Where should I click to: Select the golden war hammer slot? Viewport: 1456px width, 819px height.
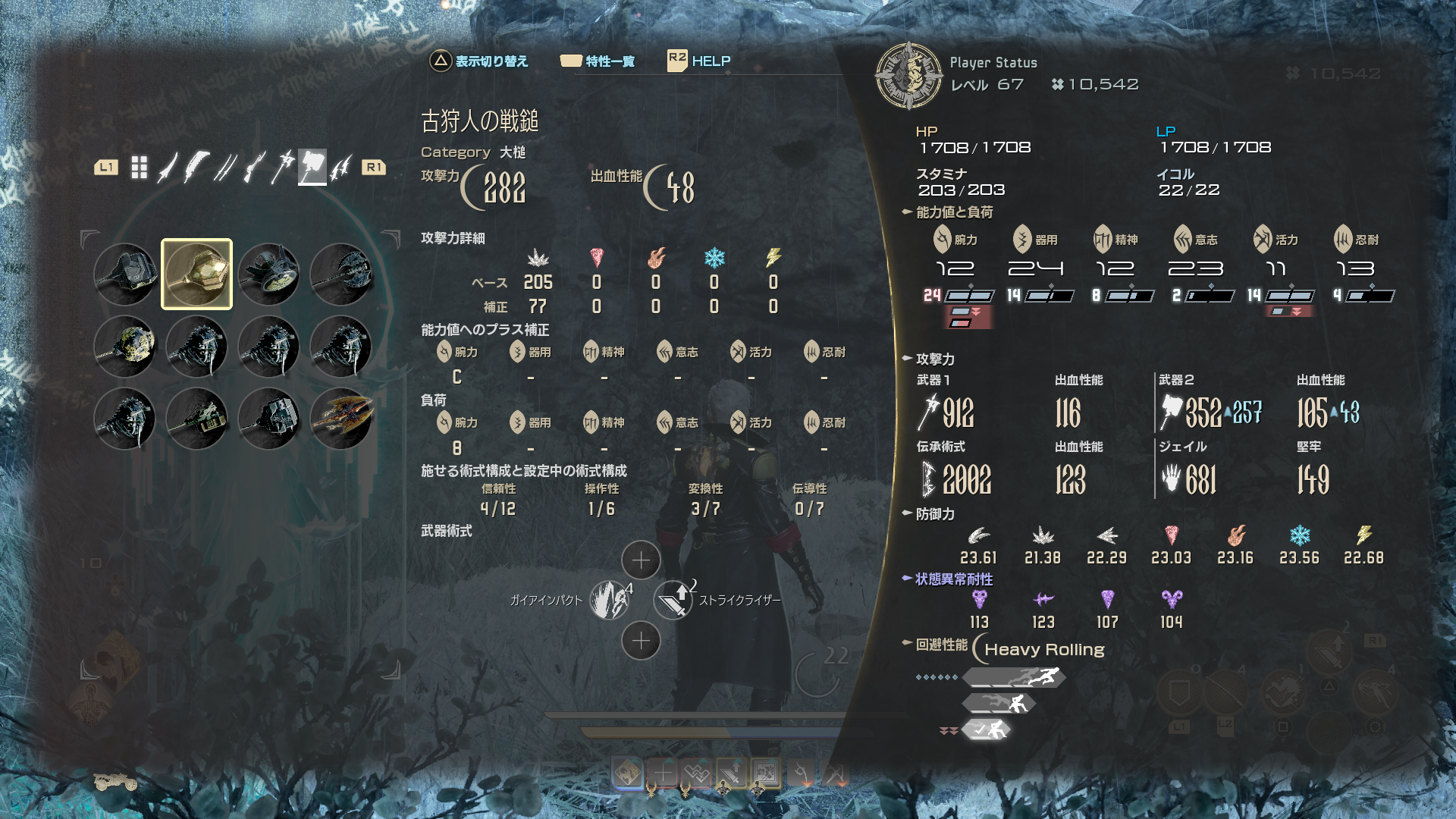coord(196,274)
